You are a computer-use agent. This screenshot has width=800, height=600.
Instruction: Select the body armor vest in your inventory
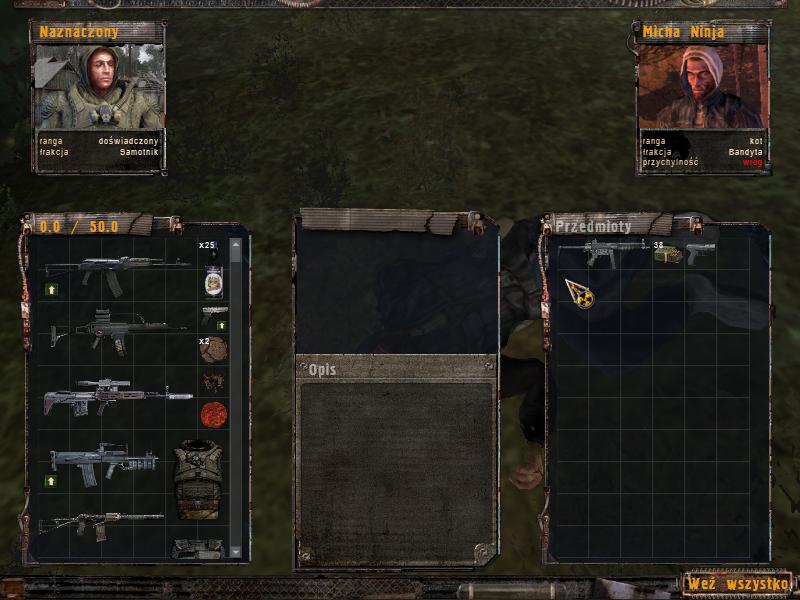pos(196,477)
